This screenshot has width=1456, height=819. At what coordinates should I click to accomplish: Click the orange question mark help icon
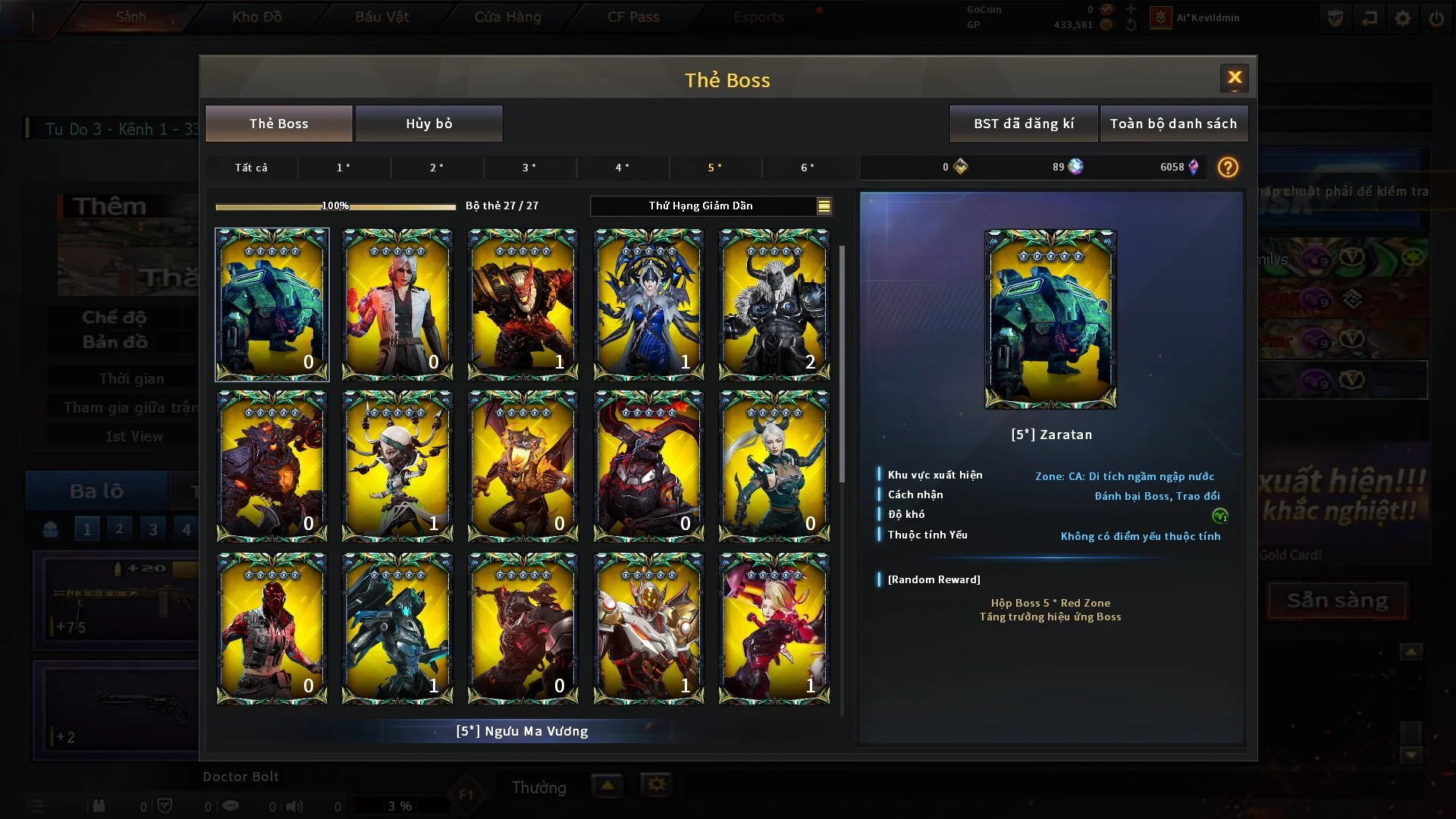[x=1227, y=168]
